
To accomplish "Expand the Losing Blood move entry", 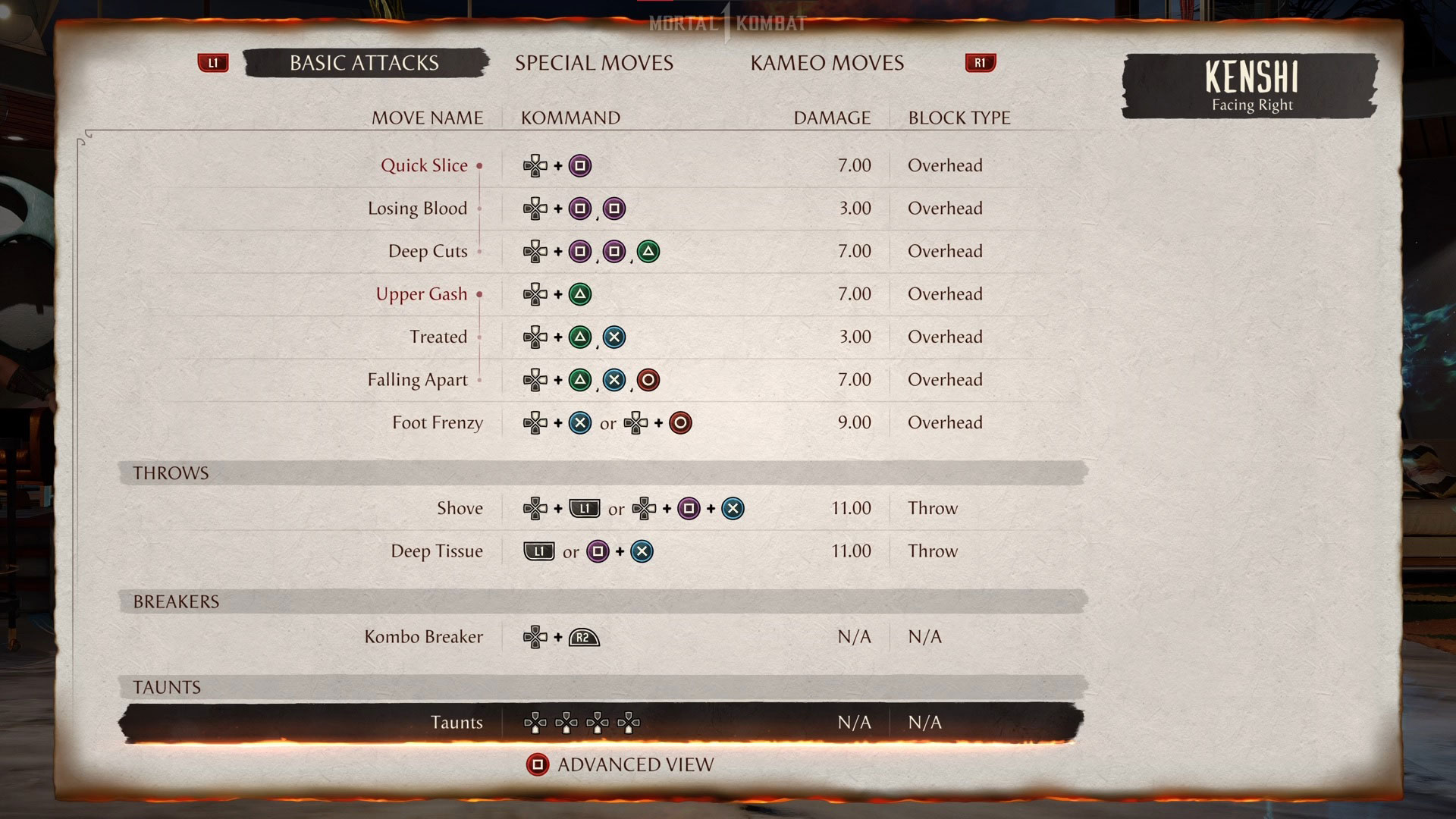I will point(417,209).
